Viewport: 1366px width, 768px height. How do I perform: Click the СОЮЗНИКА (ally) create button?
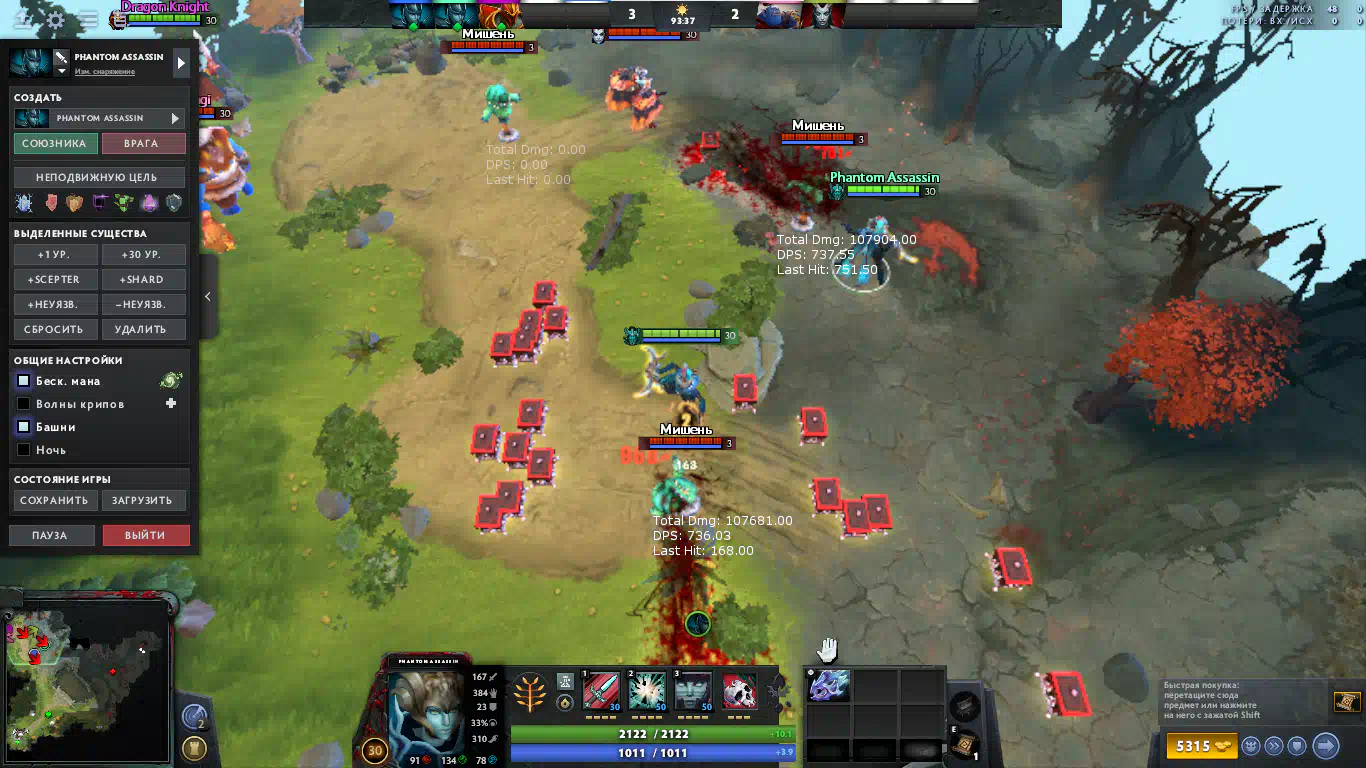[56, 143]
